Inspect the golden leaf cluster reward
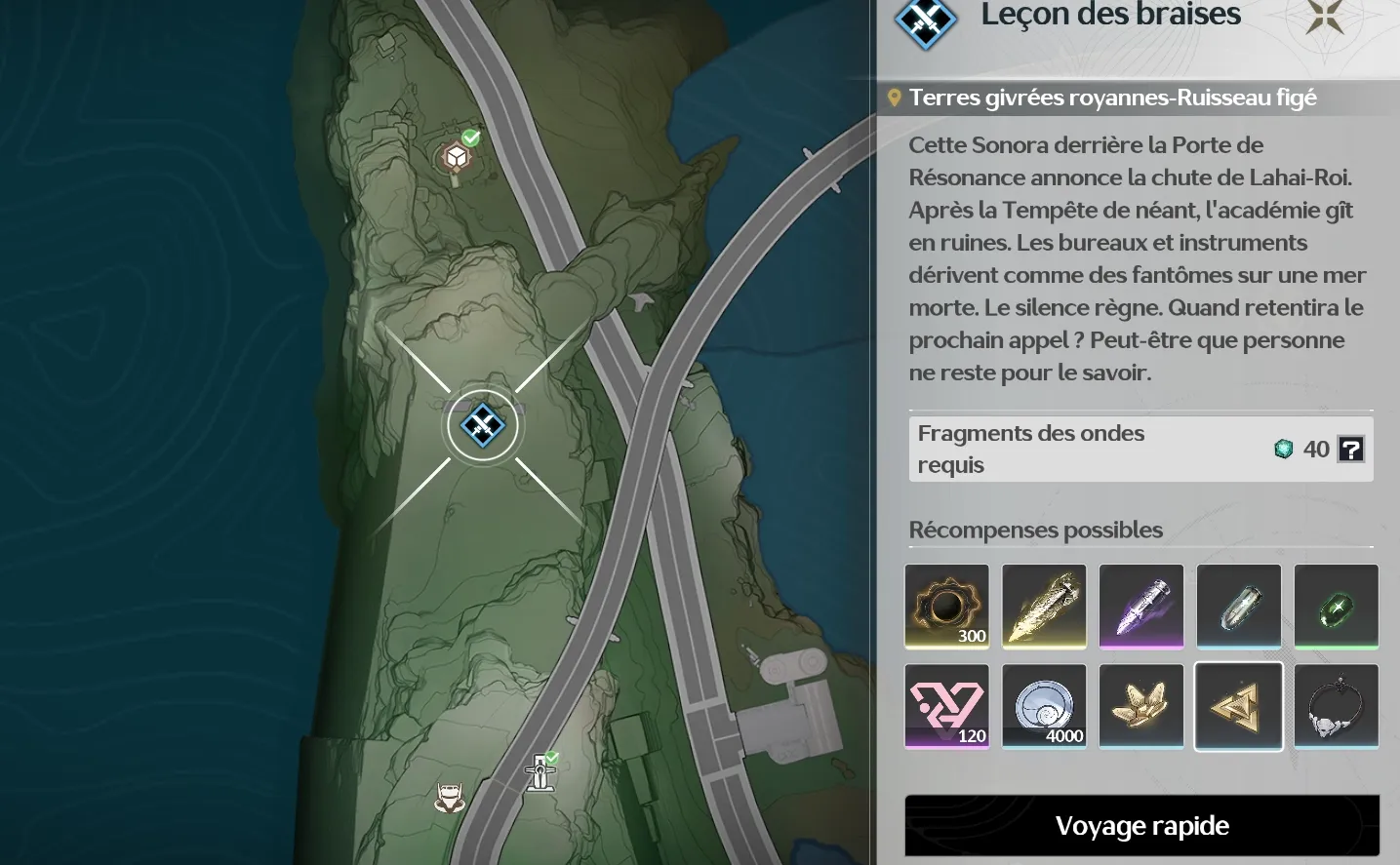 coord(1141,706)
